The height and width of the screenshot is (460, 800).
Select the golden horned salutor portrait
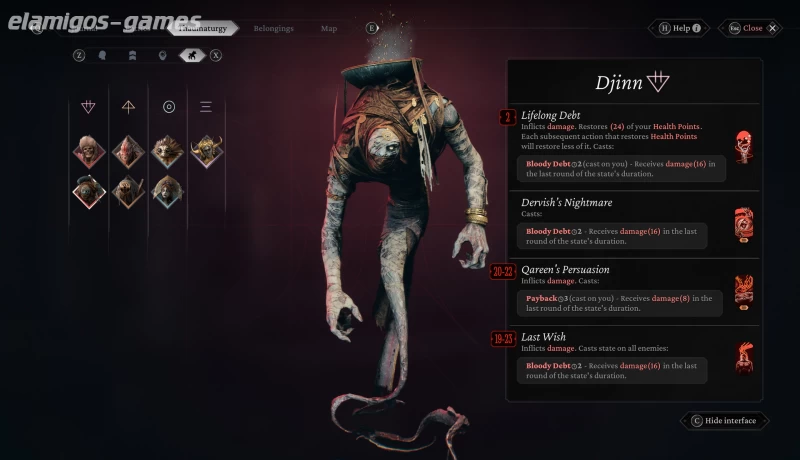(207, 151)
